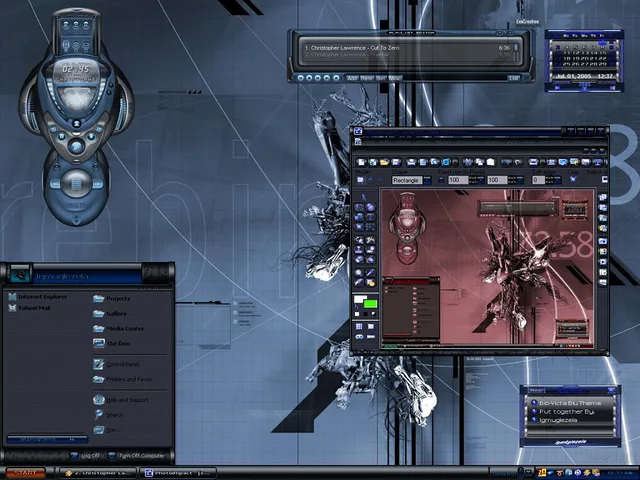Viewport: 640px width, 480px height.
Task: Pick the green color swatch in PhotoImpact
Action: click(x=370, y=304)
